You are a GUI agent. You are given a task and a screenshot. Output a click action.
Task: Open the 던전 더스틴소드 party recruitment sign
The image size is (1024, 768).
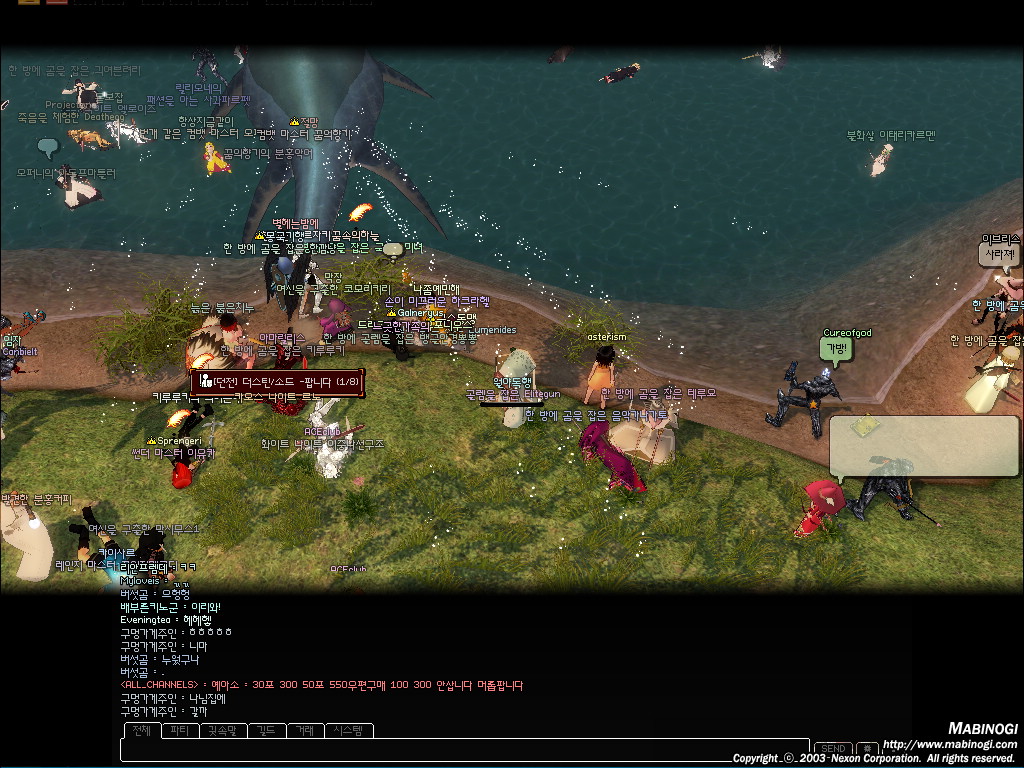point(277,381)
